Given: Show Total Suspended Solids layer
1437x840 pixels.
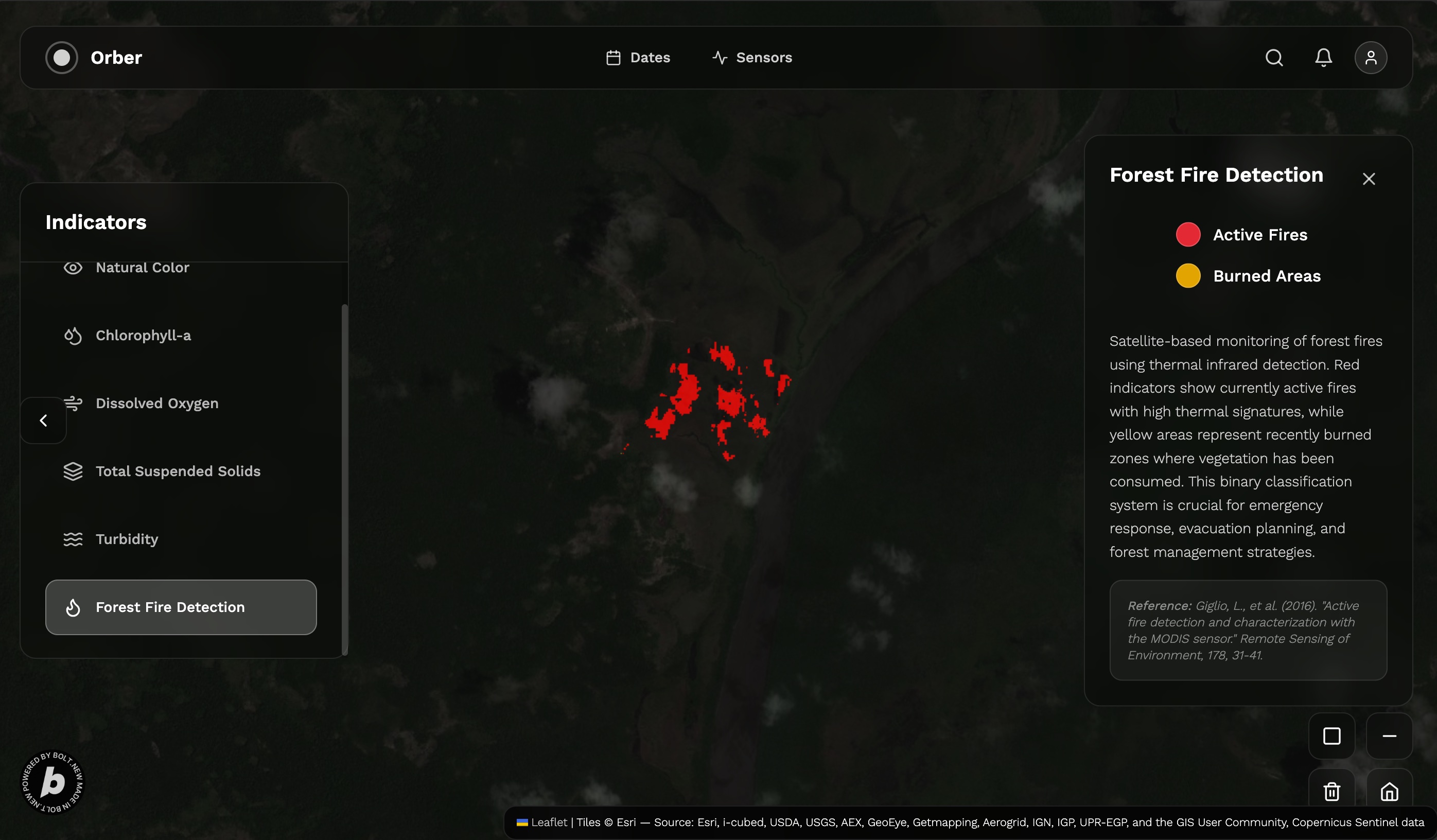Looking at the screenshot, I should [x=178, y=471].
